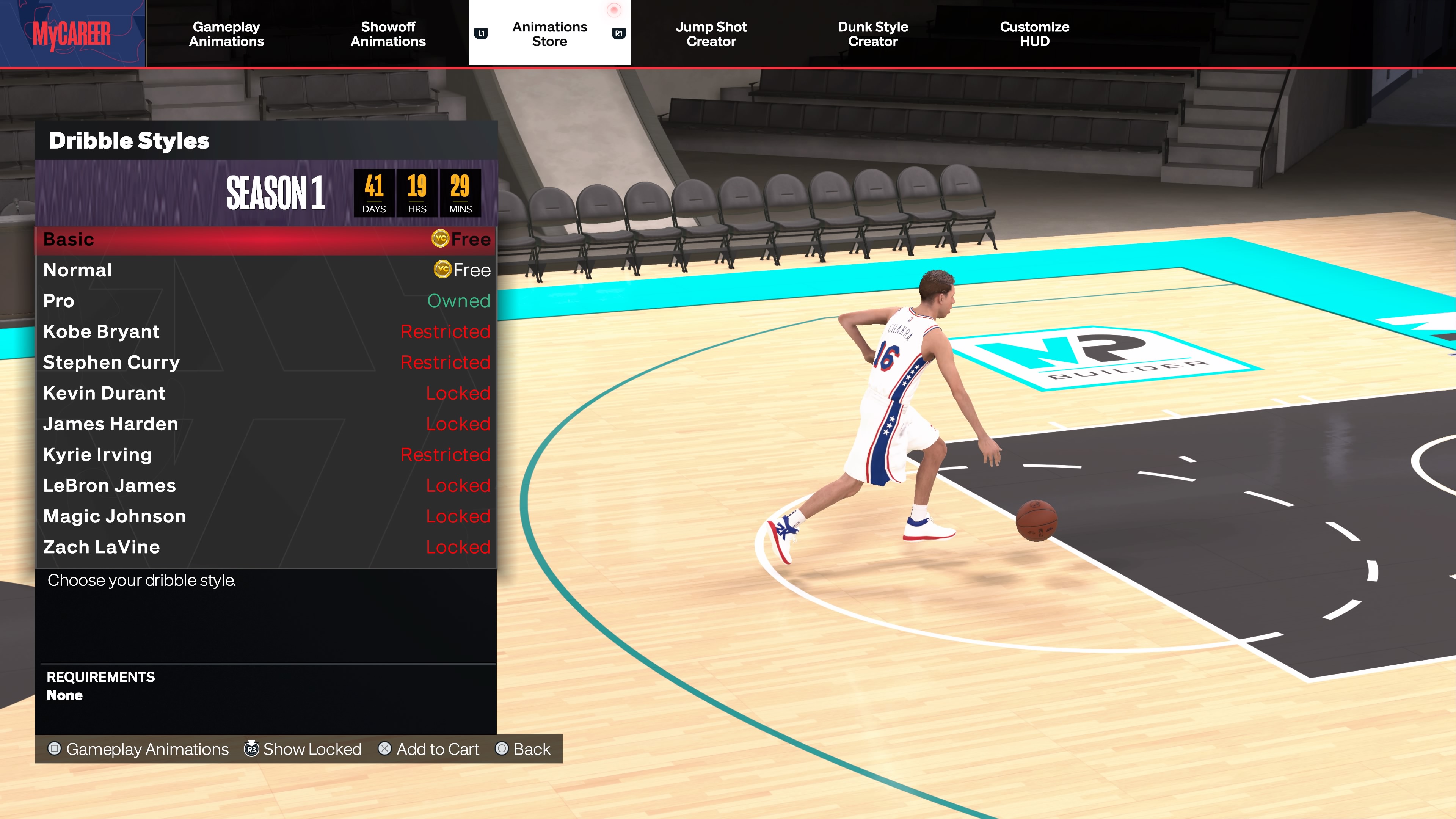Pick the James Harden dribble style
This screenshot has width=1456, height=819.
266,424
